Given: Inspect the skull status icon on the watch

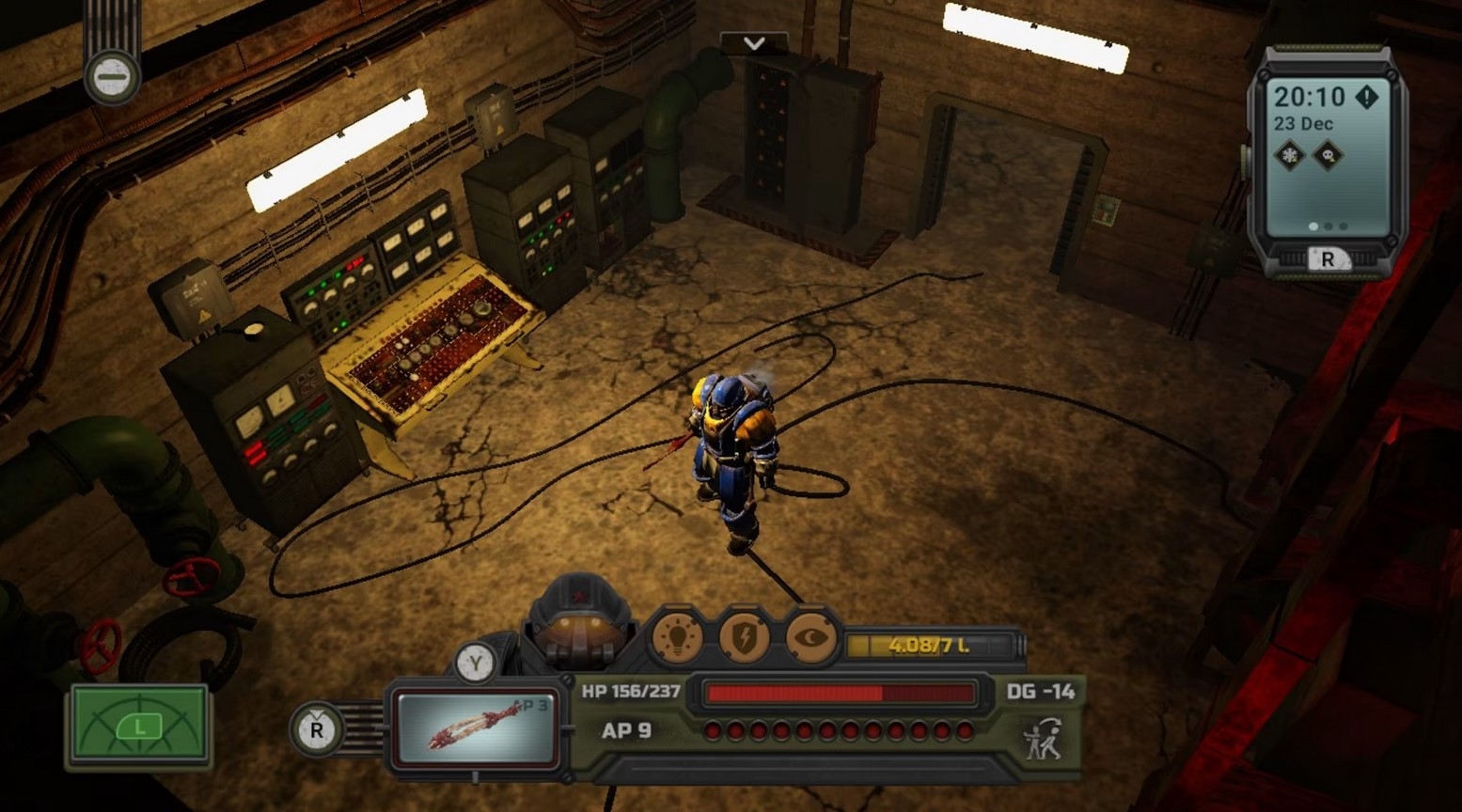Looking at the screenshot, I should point(1328,155).
